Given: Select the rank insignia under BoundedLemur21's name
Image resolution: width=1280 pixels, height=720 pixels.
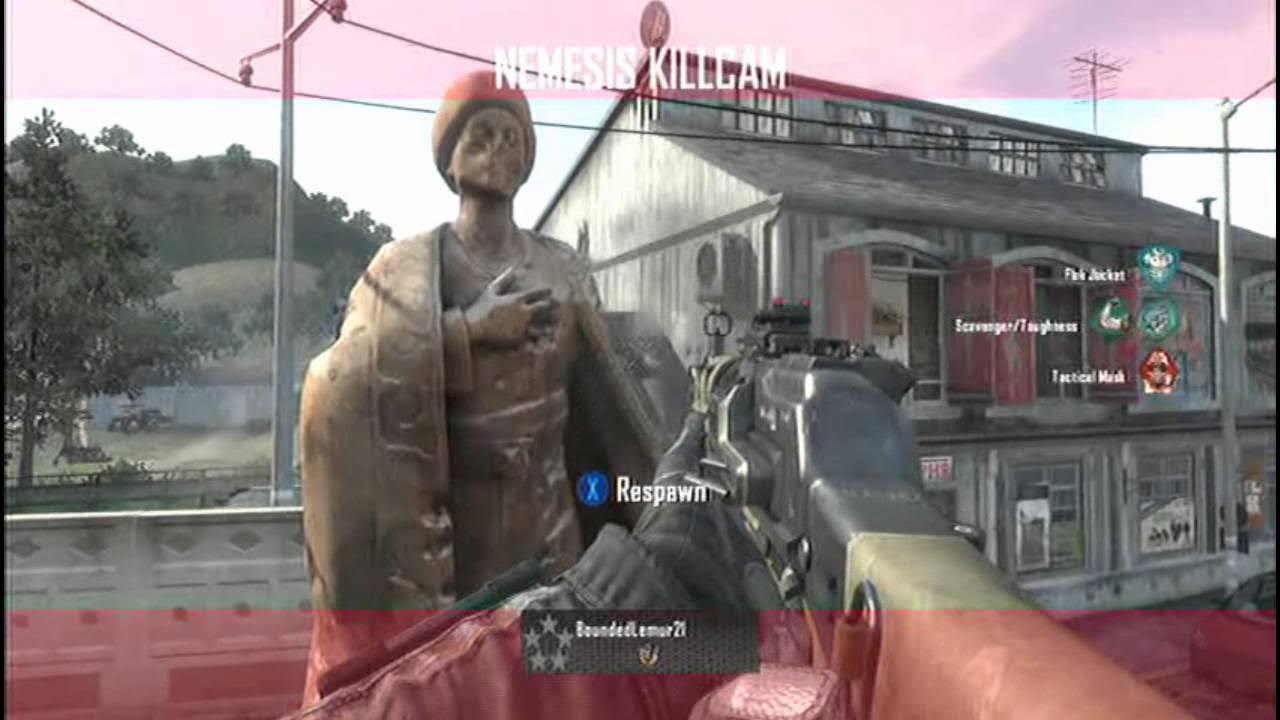Looking at the screenshot, I should tap(645, 655).
